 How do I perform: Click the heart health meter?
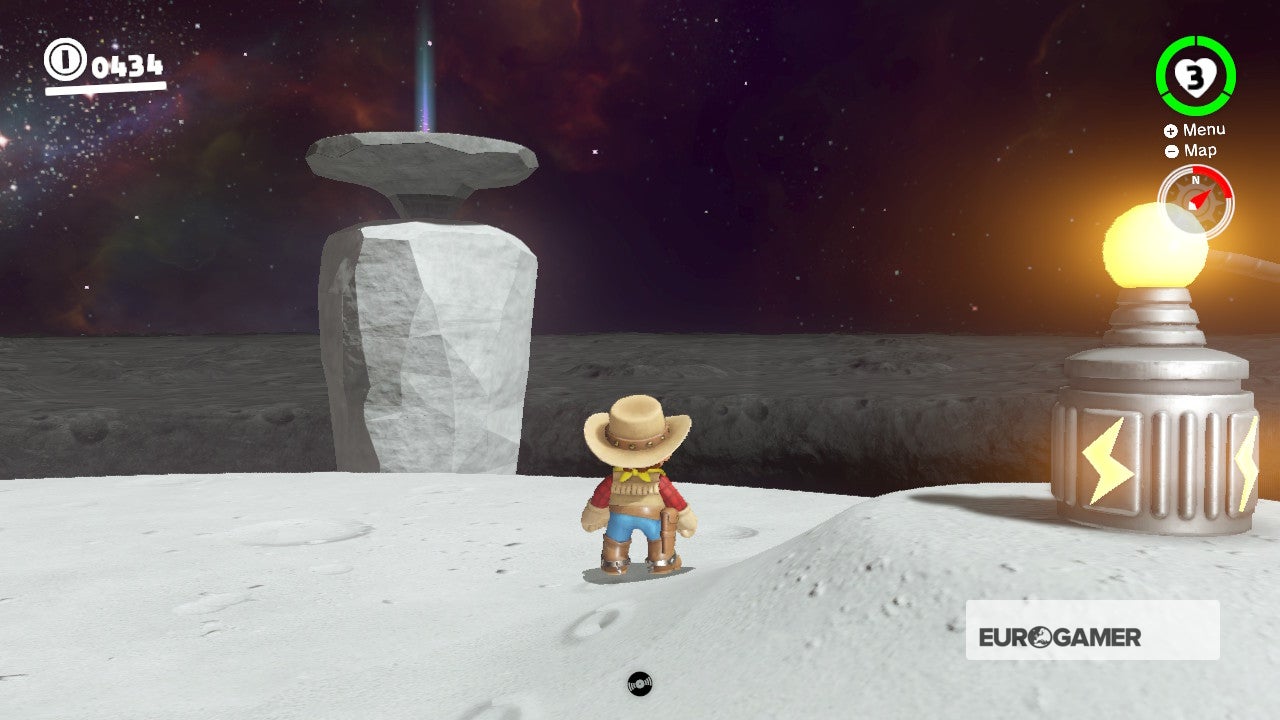click(x=1193, y=75)
